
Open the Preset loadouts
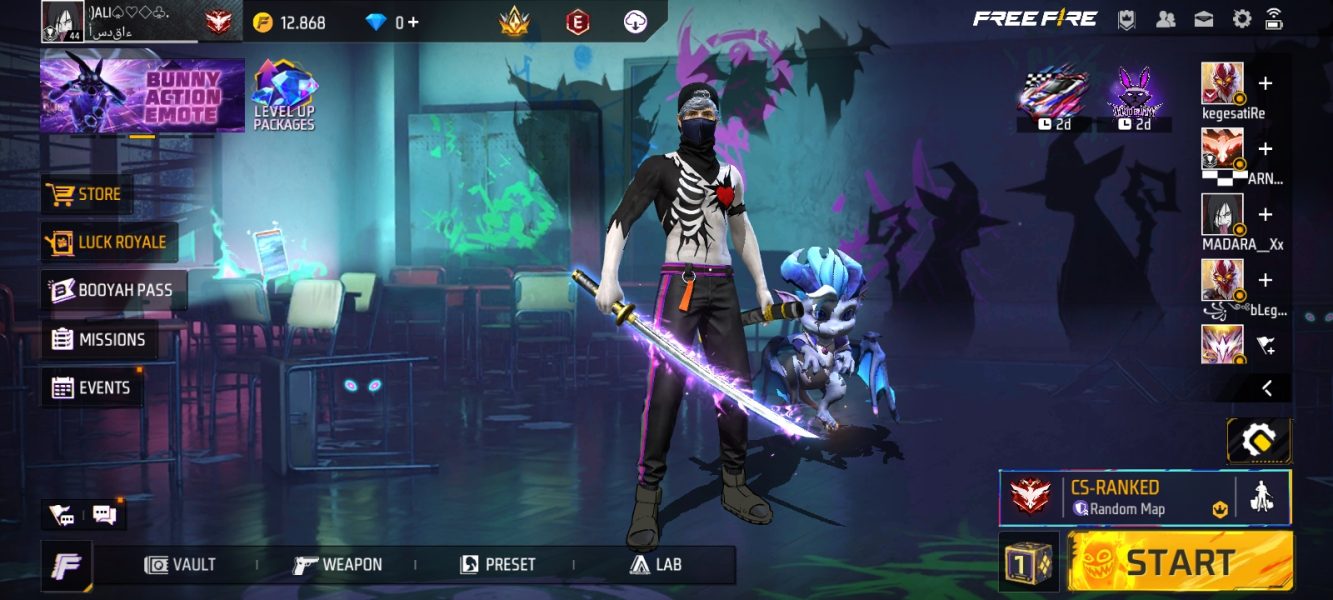click(497, 565)
